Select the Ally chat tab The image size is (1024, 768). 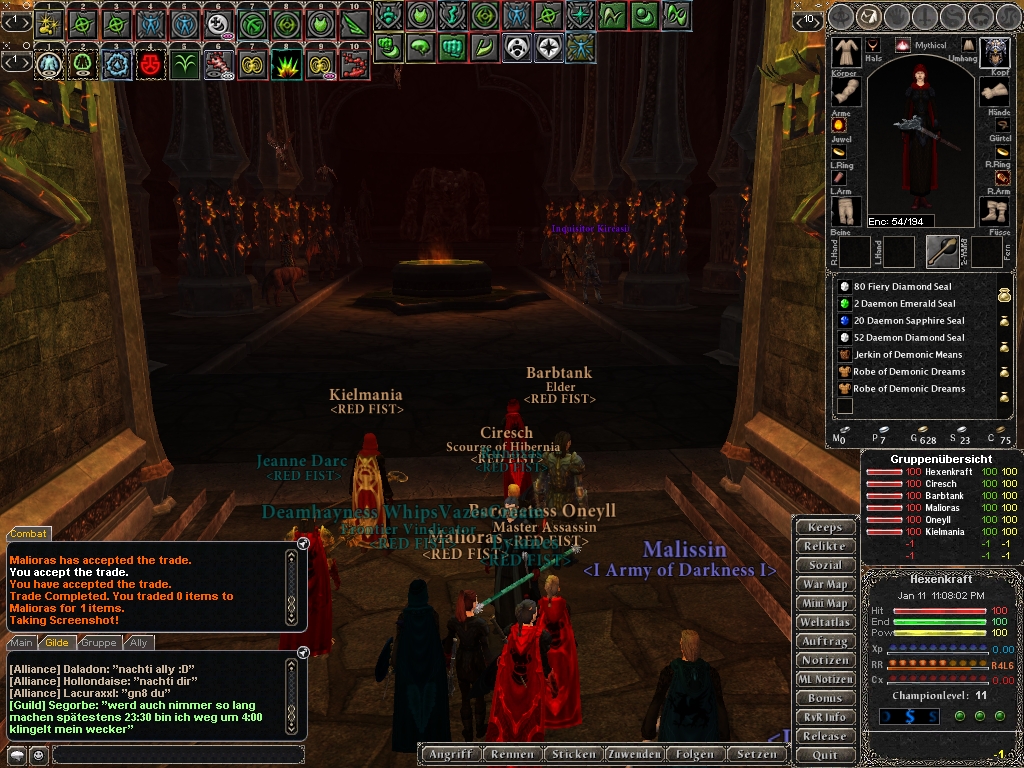139,643
